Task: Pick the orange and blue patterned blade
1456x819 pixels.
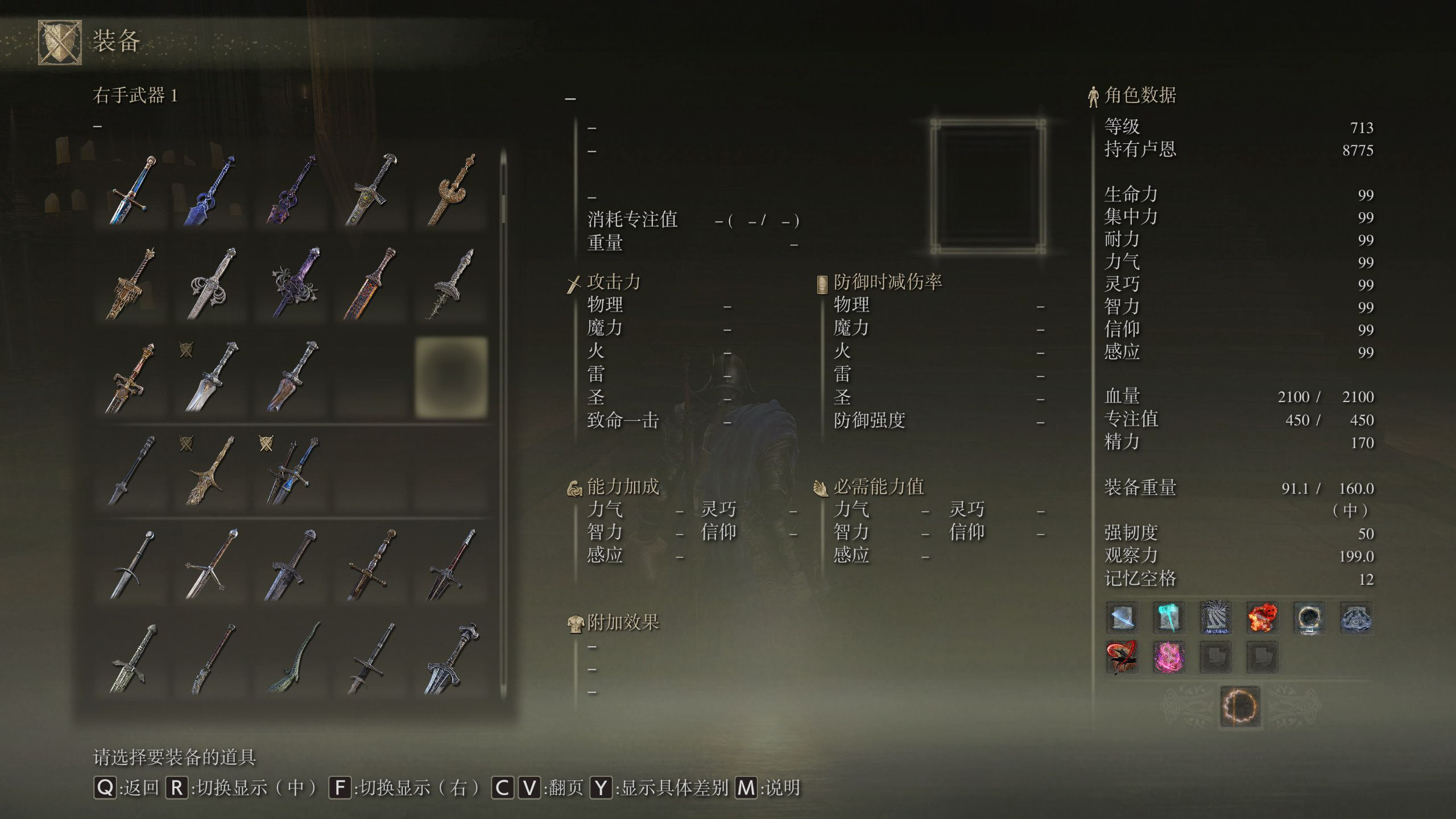Action: tap(371, 283)
